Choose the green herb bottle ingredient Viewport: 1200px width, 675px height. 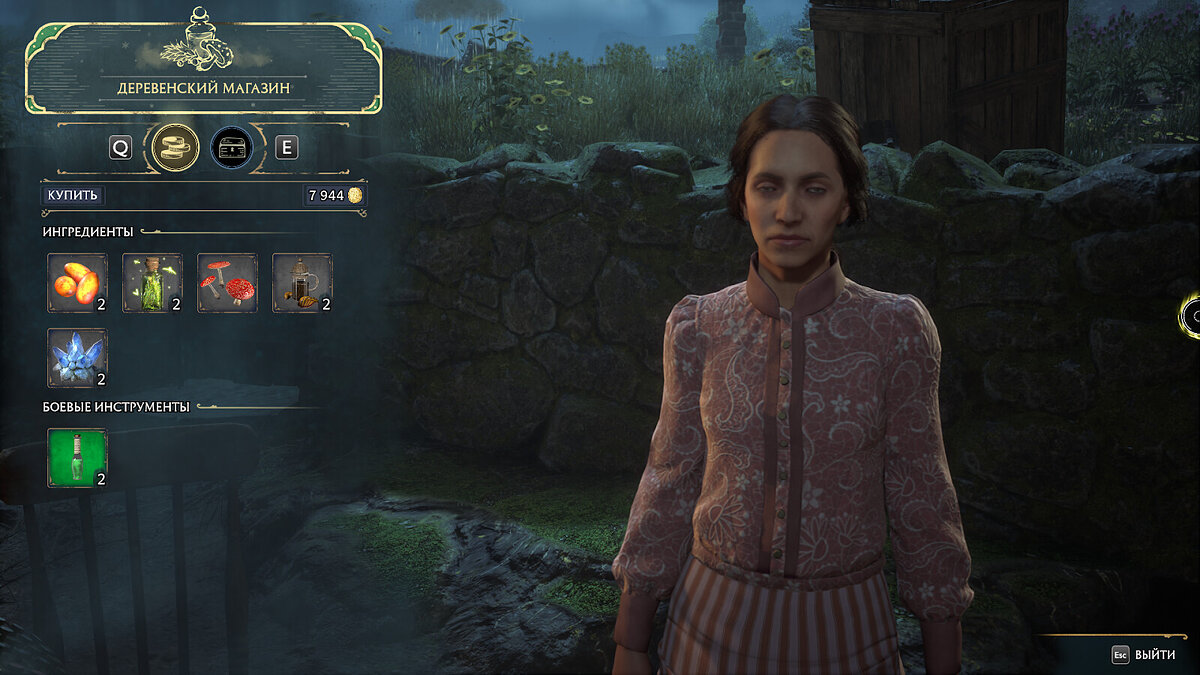pos(152,283)
